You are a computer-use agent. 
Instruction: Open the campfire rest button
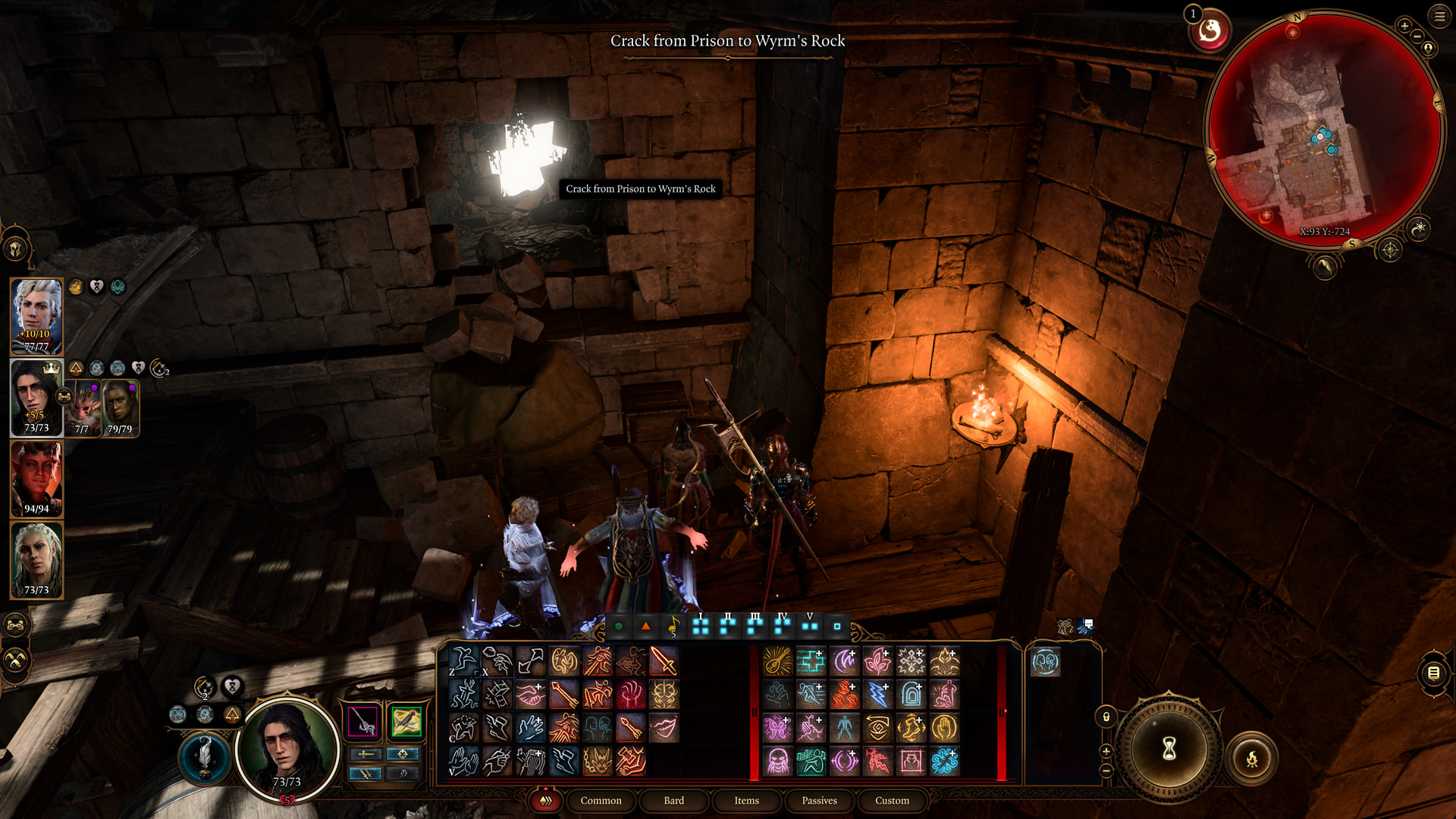(x=1252, y=758)
